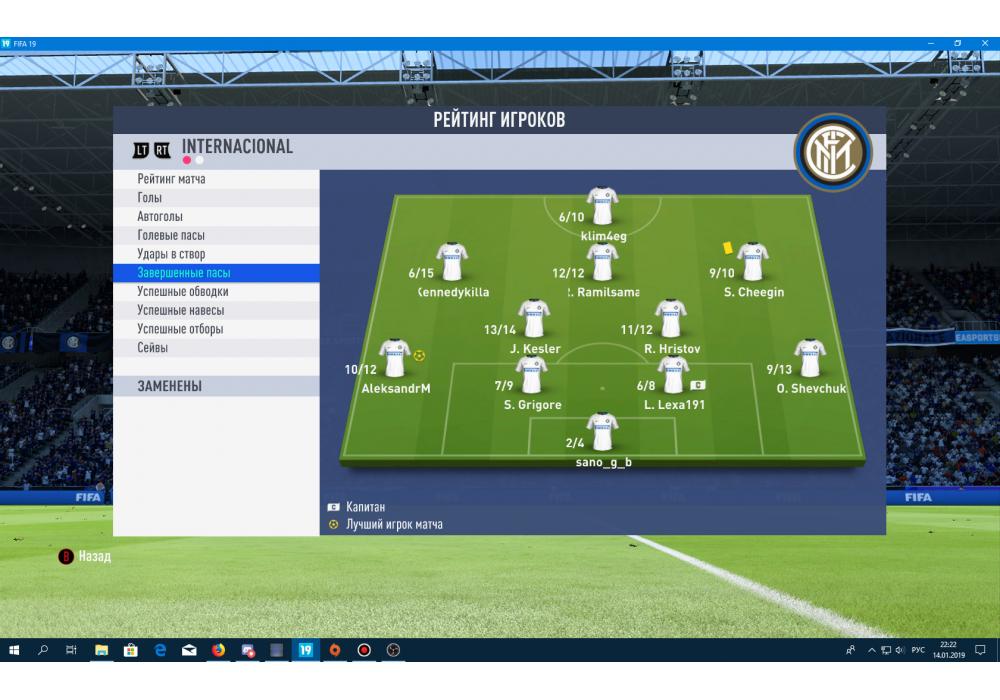
Task: Show the Автоголы statistic
Action: (160, 217)
